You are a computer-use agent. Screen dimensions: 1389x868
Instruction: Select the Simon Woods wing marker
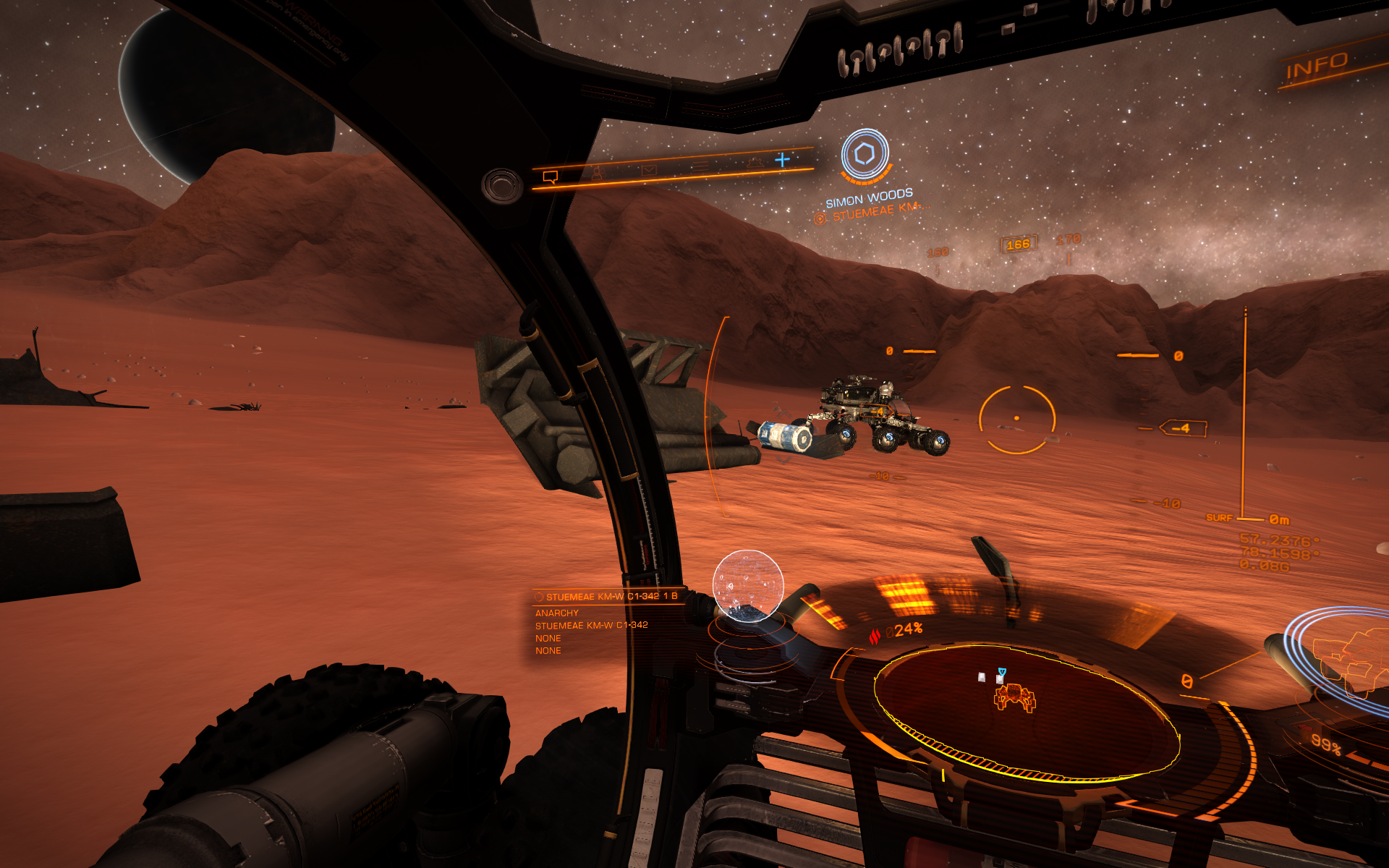[x=865, y=154]
